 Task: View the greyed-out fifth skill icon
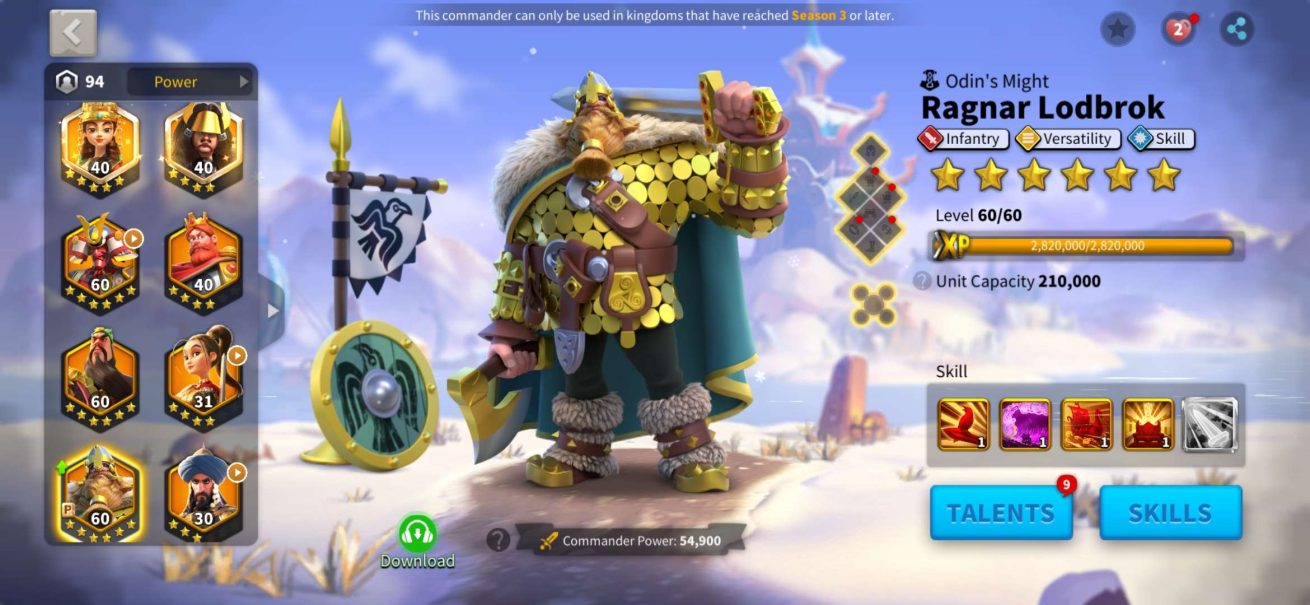pyautogui.click(x=1210, y=424)
